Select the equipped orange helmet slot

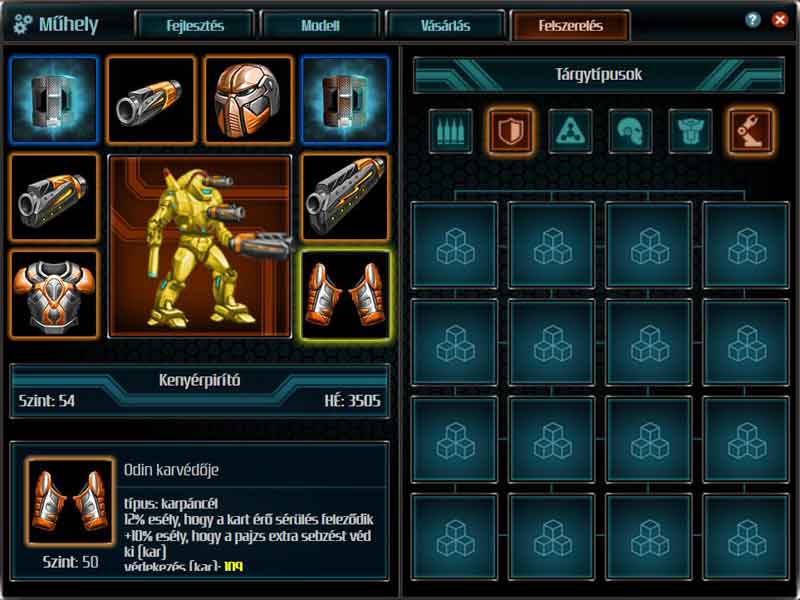click(x=249, y=100)
